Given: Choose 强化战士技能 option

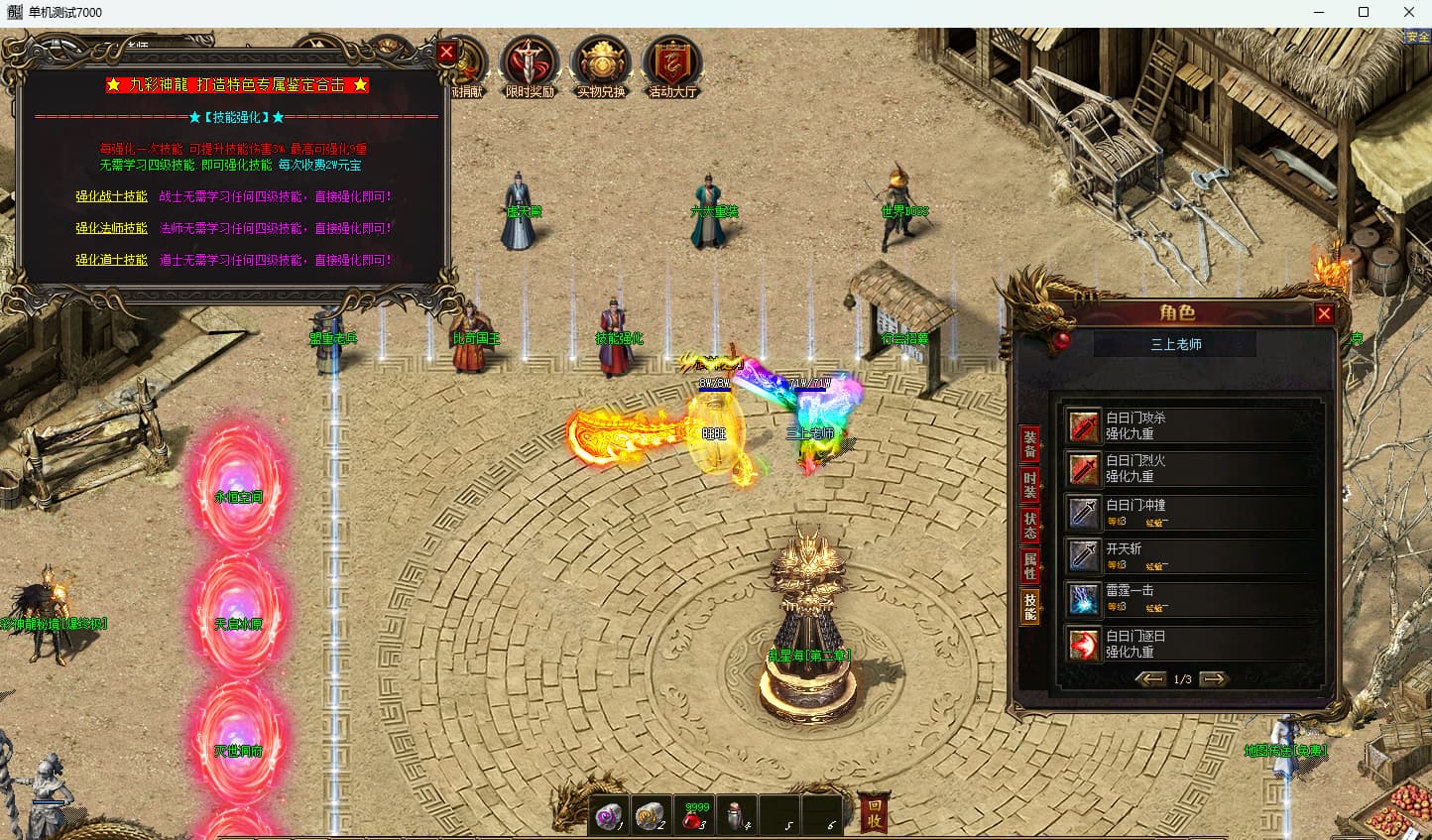Looking at the screenshot, I should point(111,196).
